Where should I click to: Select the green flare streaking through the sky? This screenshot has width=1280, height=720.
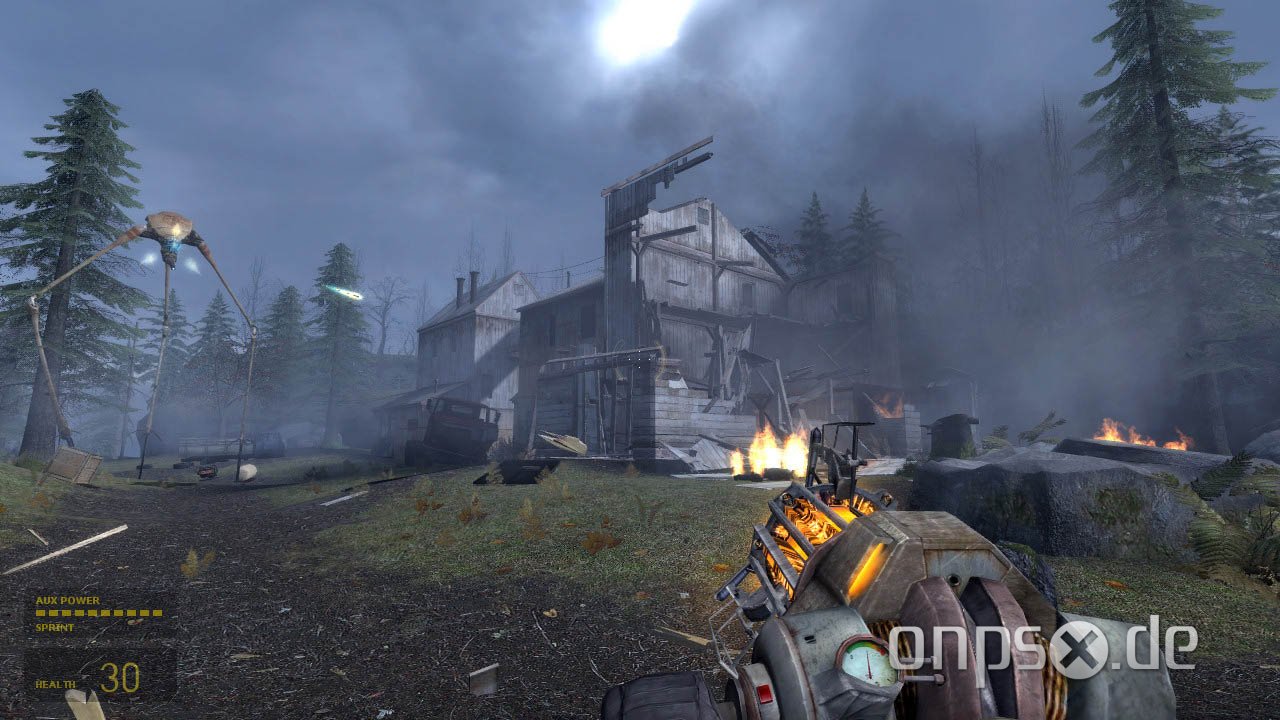click(345, 292)
